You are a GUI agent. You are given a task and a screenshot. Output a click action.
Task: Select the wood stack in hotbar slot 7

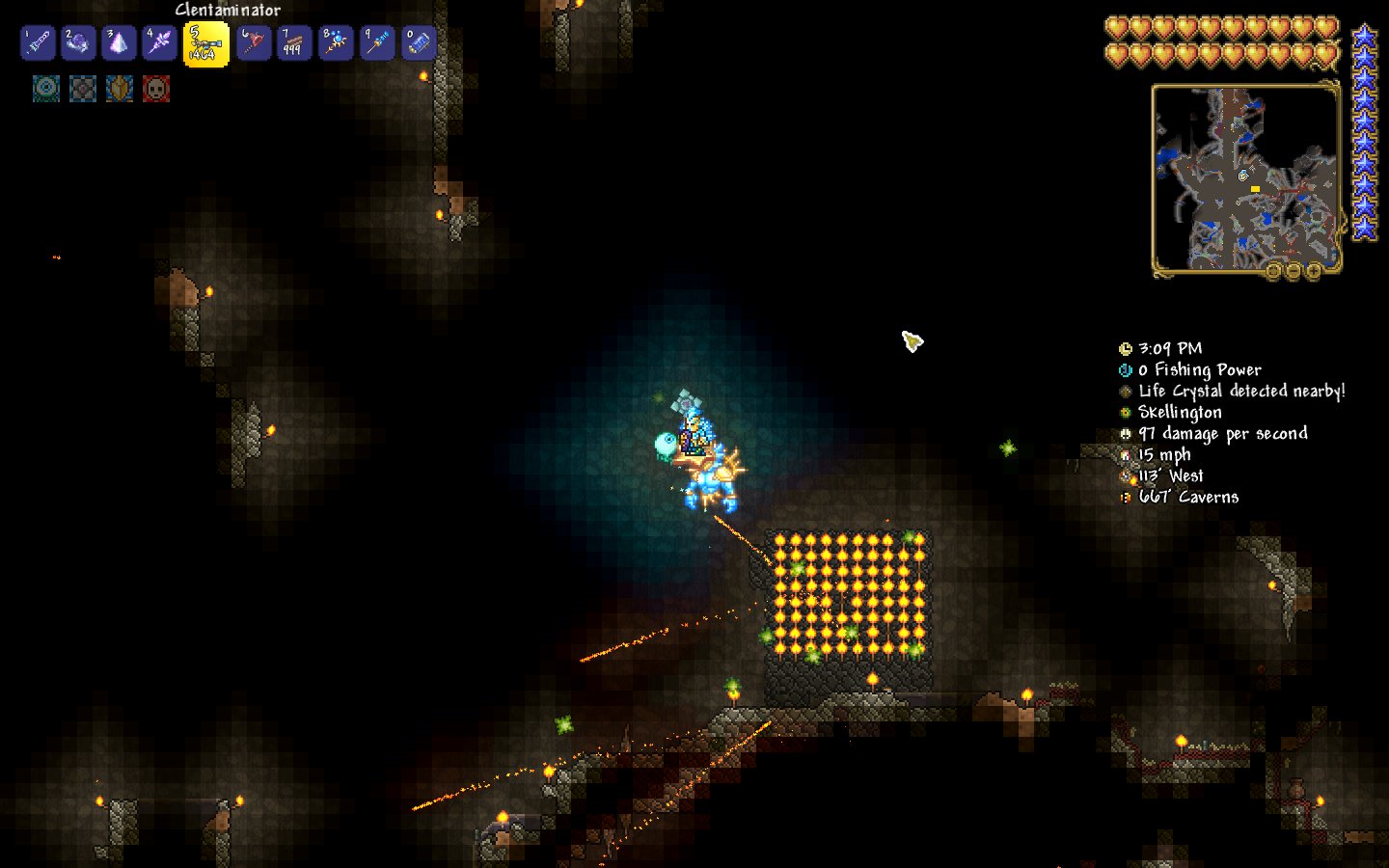tap(294, 42)
